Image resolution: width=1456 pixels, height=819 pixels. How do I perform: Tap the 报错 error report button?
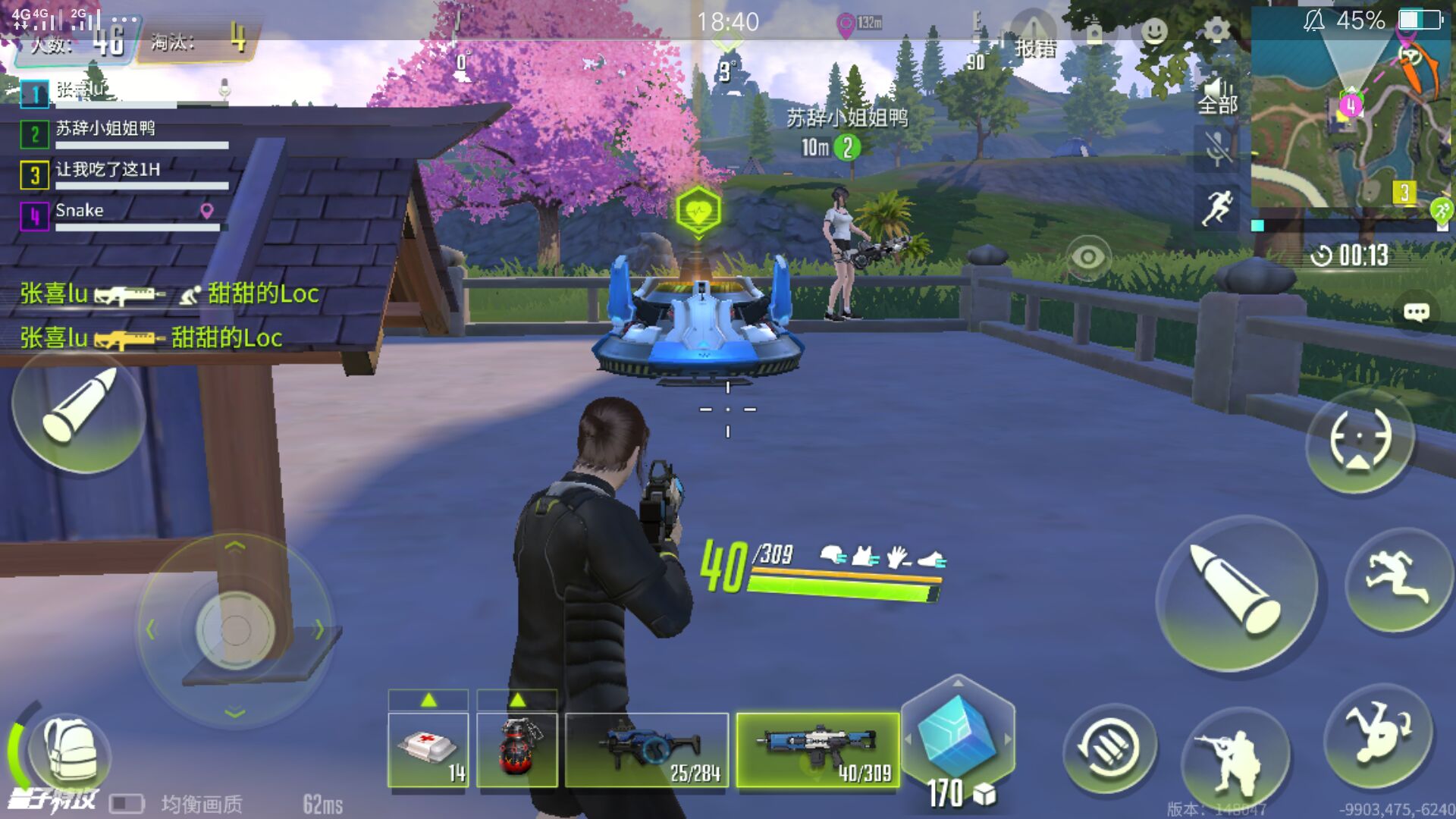click(x=1035, y=38)
